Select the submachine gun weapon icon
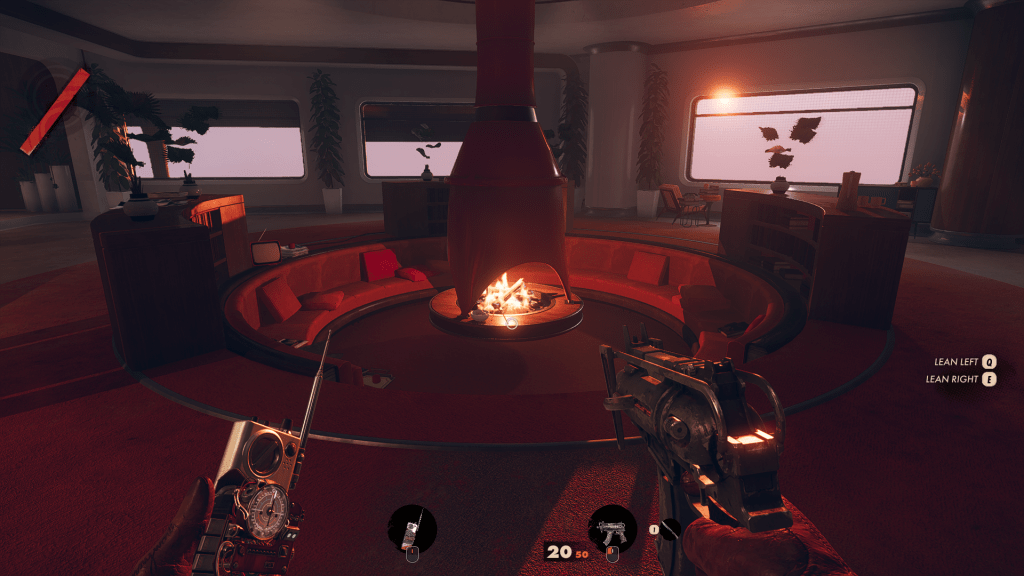Image resolution: width=1024 pixels, height=576 pixels. click(x=613, y=530)
